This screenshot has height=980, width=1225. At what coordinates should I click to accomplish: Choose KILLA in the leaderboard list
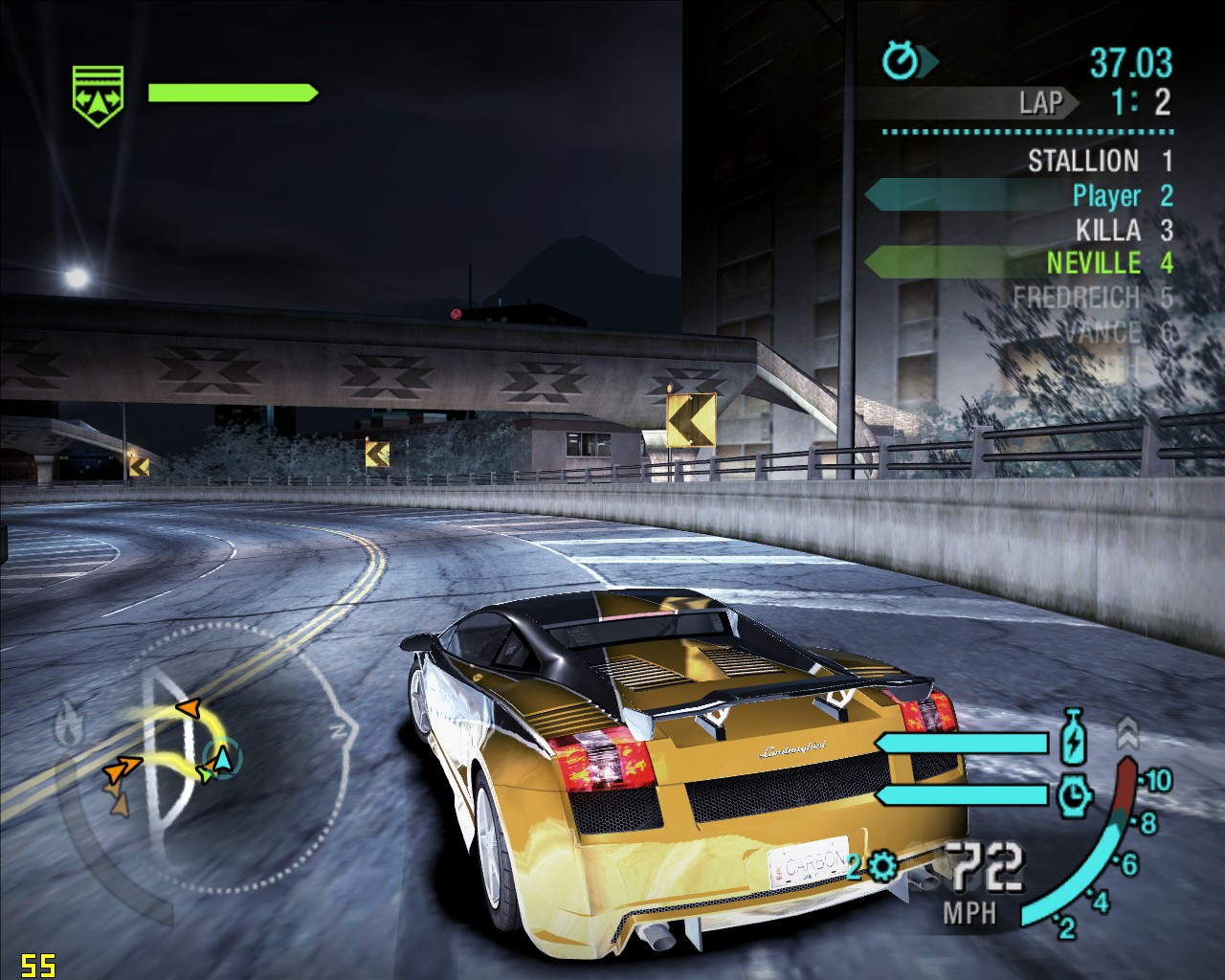1107,230
